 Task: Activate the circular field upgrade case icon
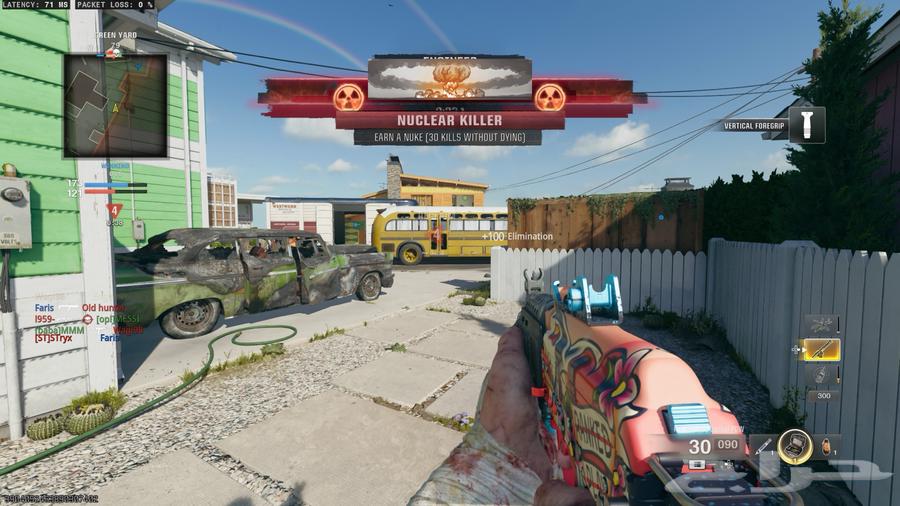796,446
